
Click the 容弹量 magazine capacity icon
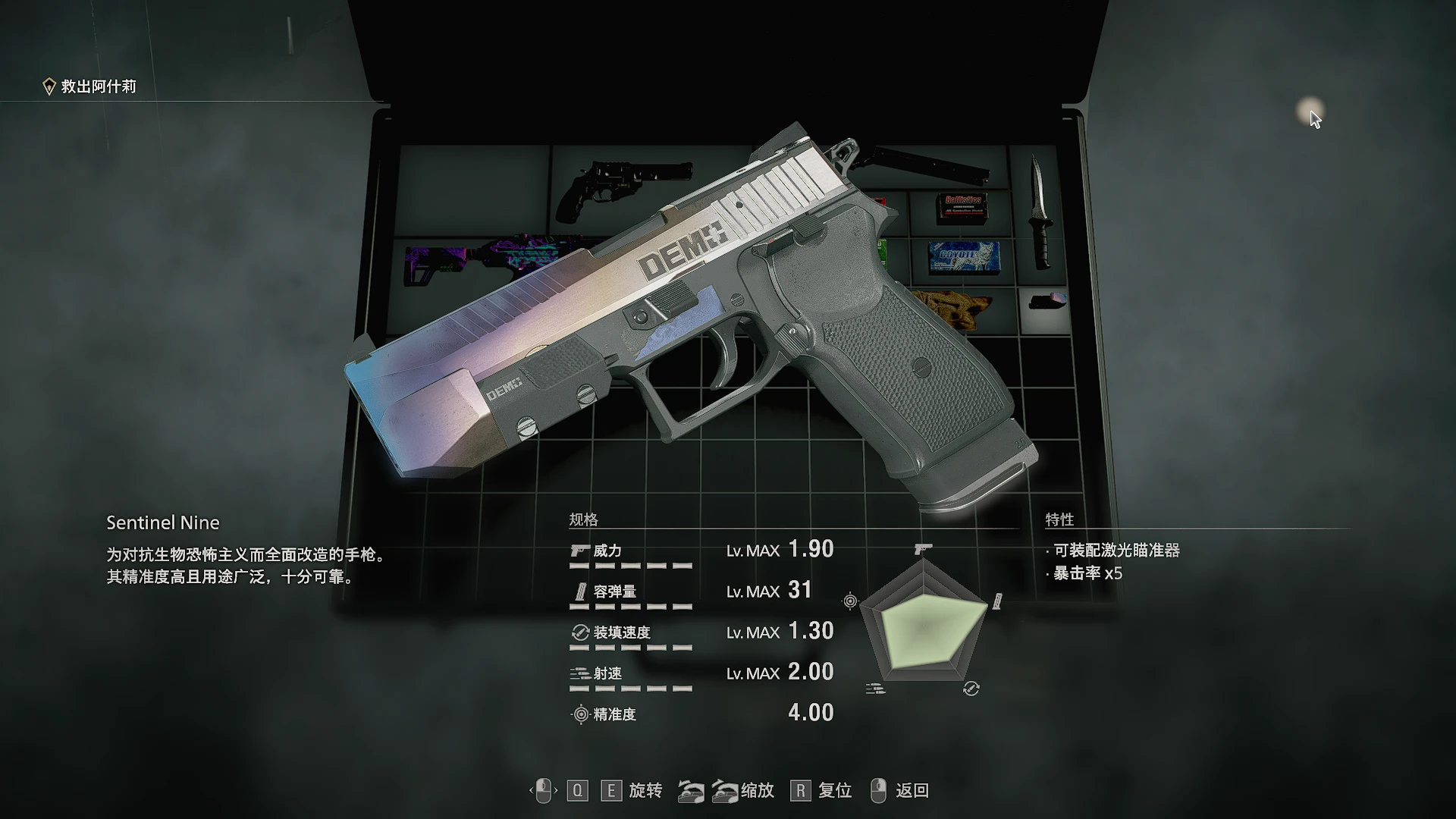[579, 592]
